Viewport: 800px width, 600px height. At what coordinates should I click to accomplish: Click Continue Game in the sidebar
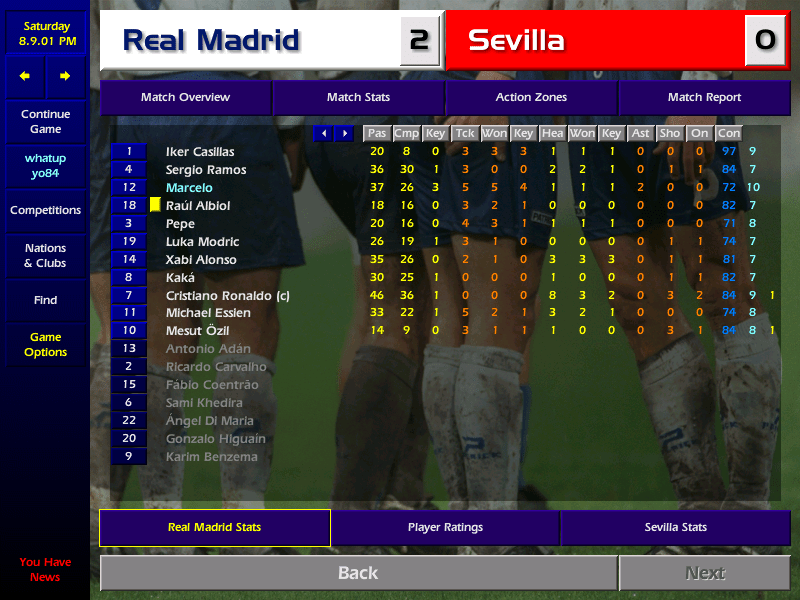45,122
